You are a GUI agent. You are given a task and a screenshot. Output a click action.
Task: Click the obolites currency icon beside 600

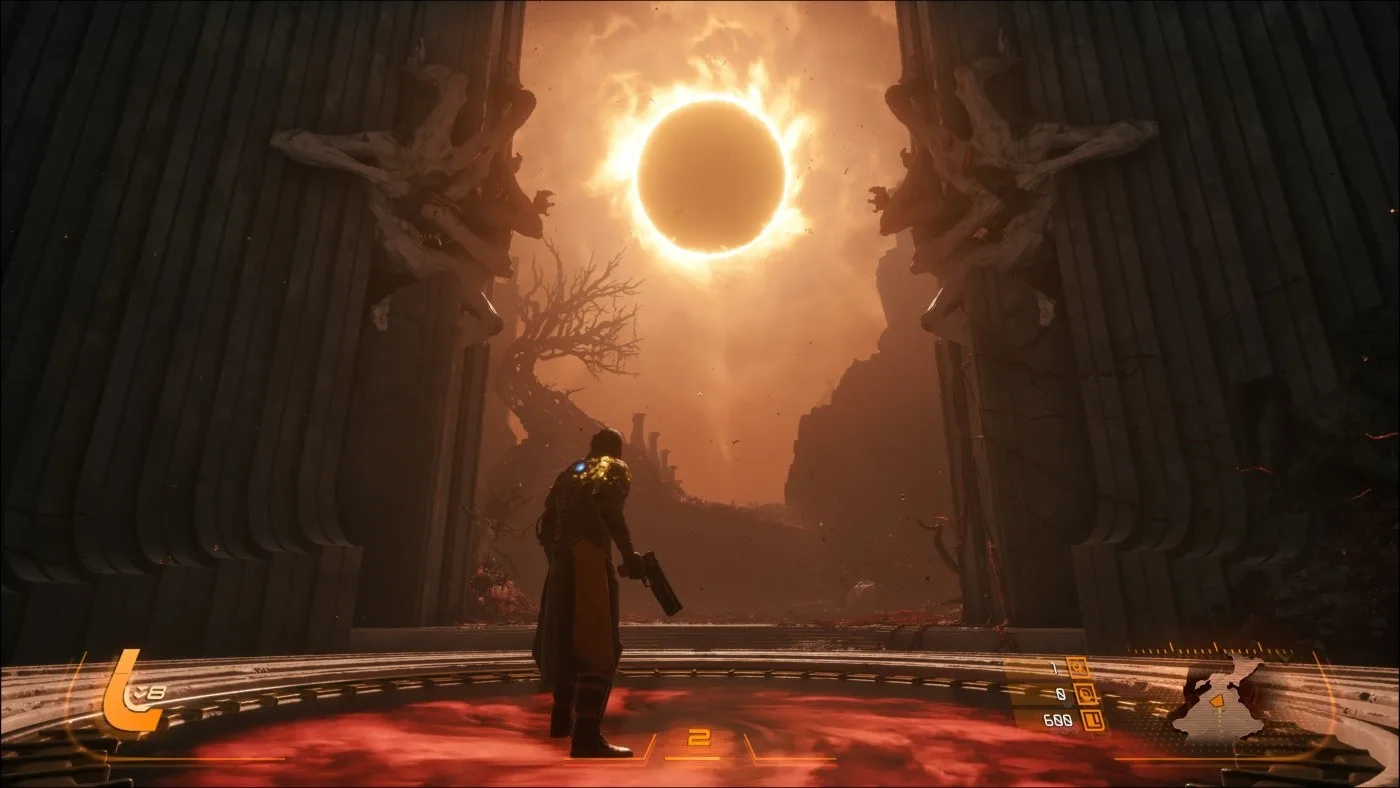click(x=1094, y=720)
